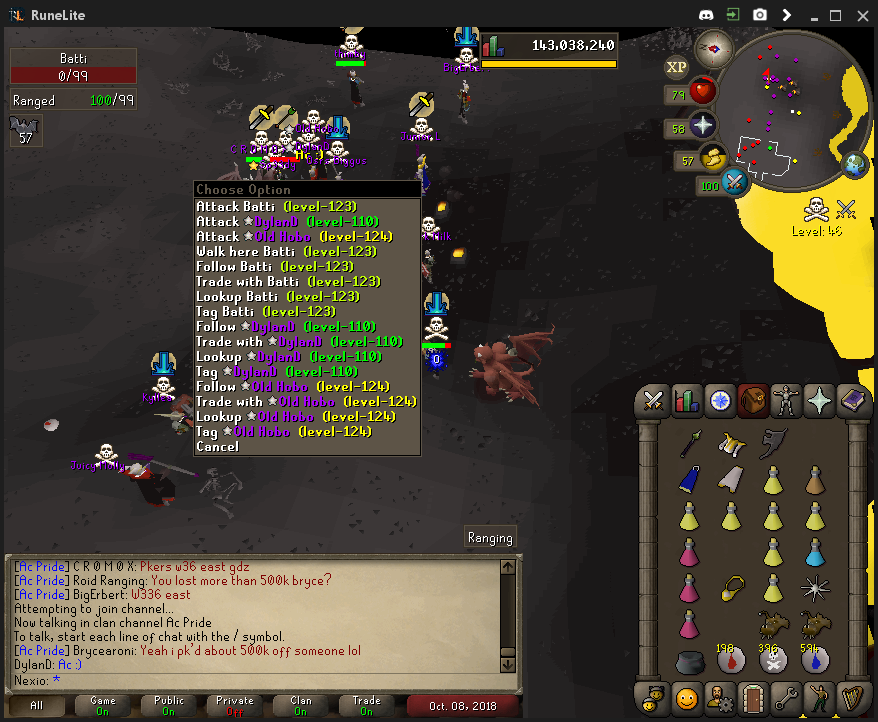
Task: Switch to the Skills tab
Action: tap(687, 401)
